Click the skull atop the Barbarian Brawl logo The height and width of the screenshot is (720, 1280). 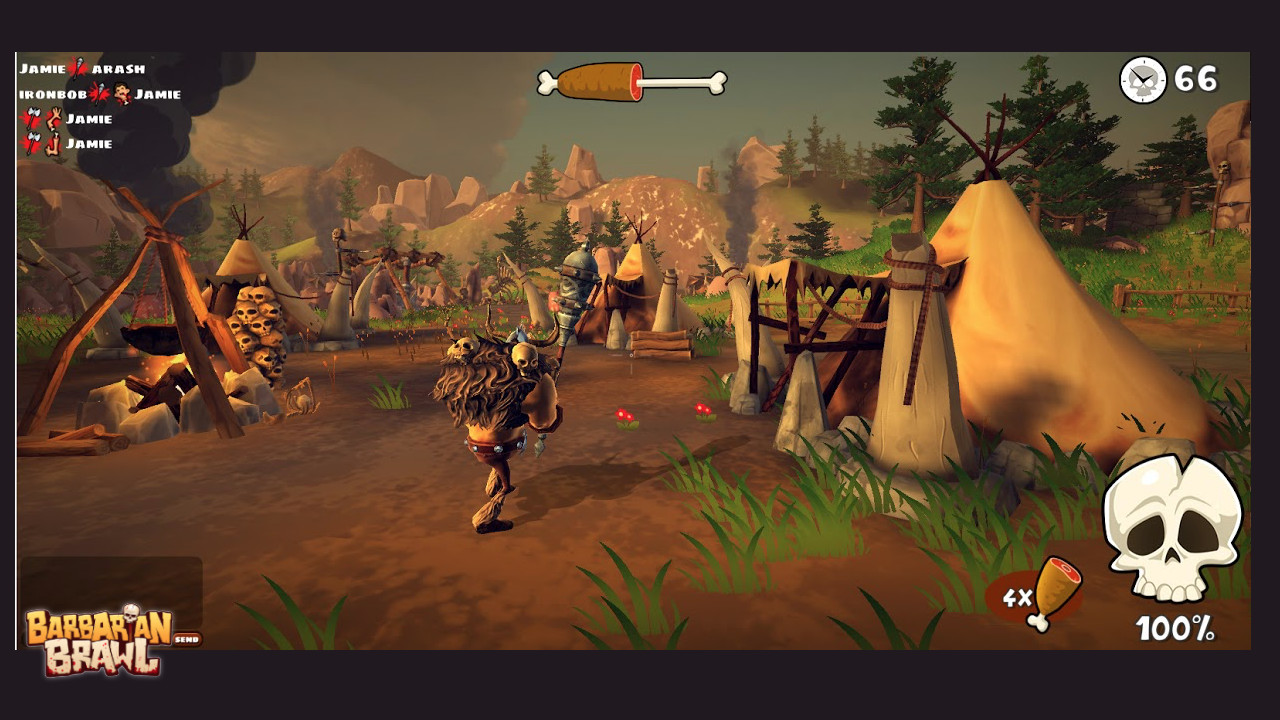tap(131, 612)
